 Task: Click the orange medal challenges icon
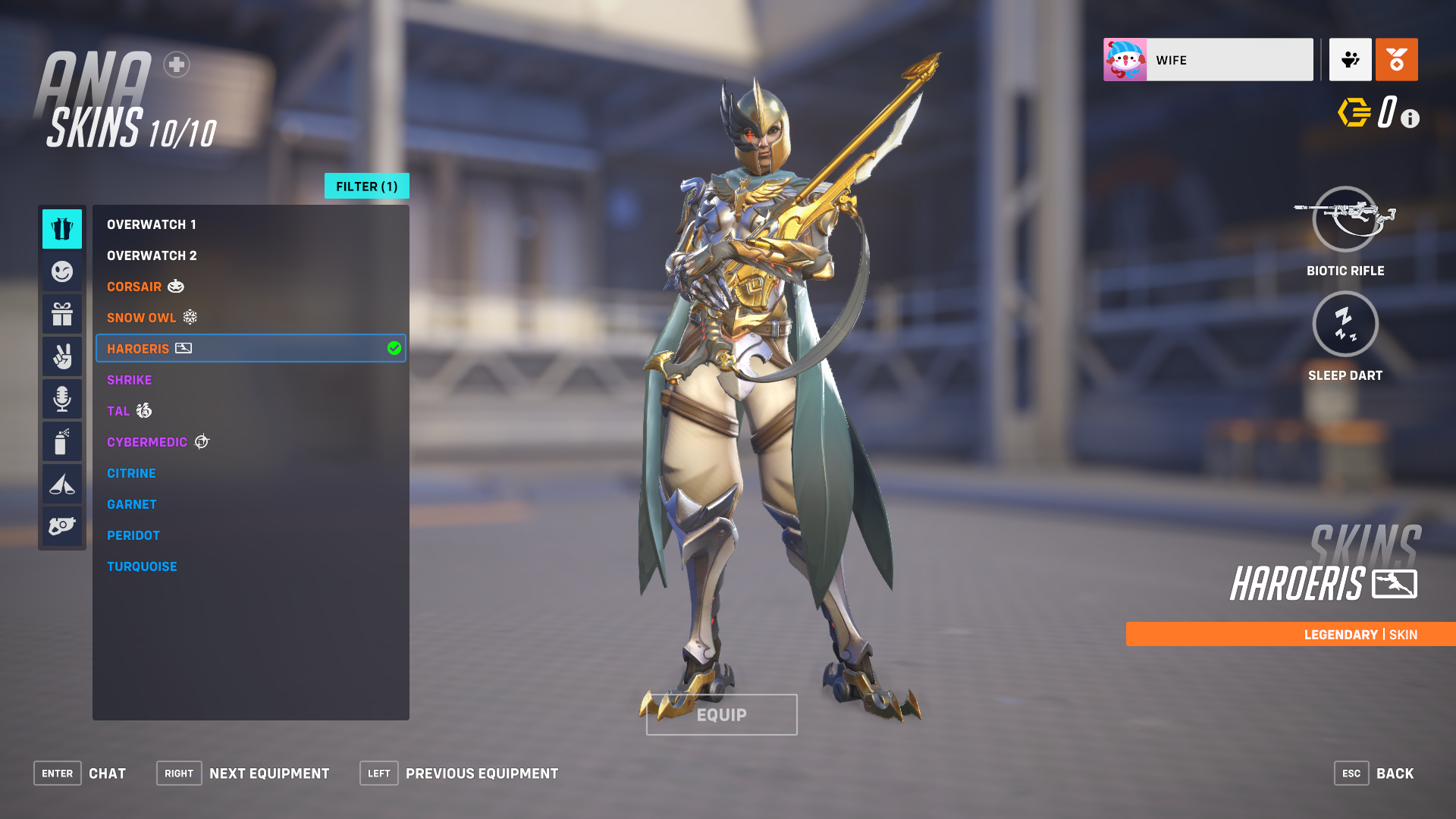click(x=1396, y=59)
